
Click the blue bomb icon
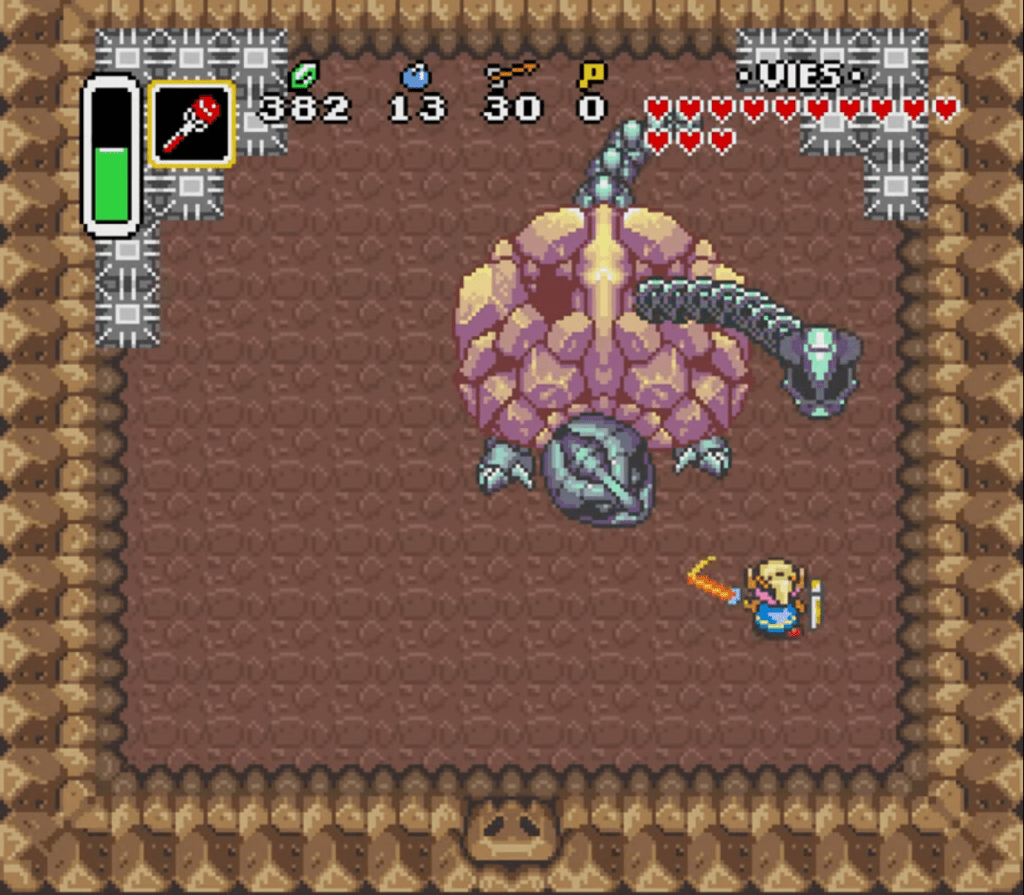[414, 75]
